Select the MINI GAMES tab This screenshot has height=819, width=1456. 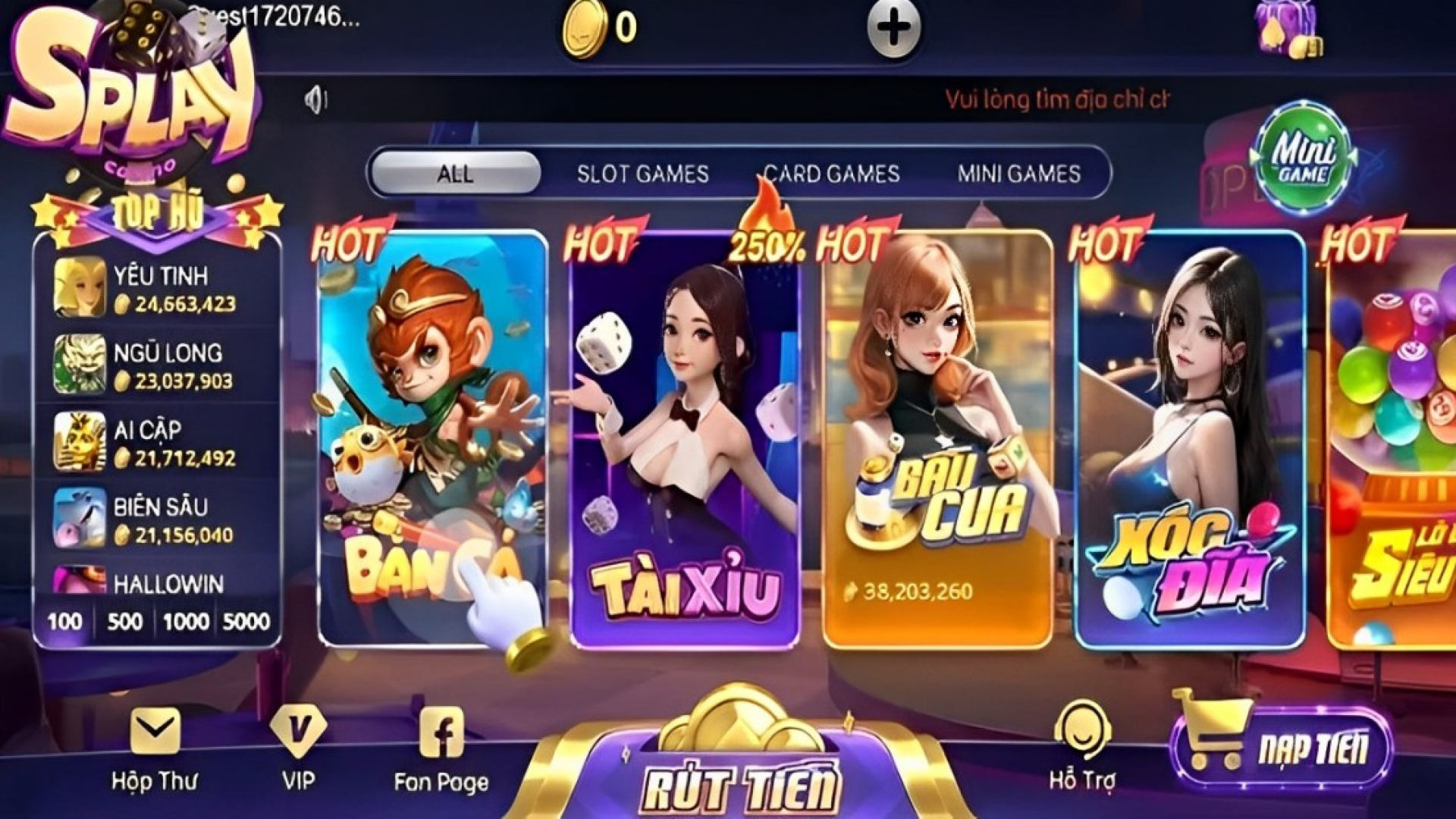1018,174
